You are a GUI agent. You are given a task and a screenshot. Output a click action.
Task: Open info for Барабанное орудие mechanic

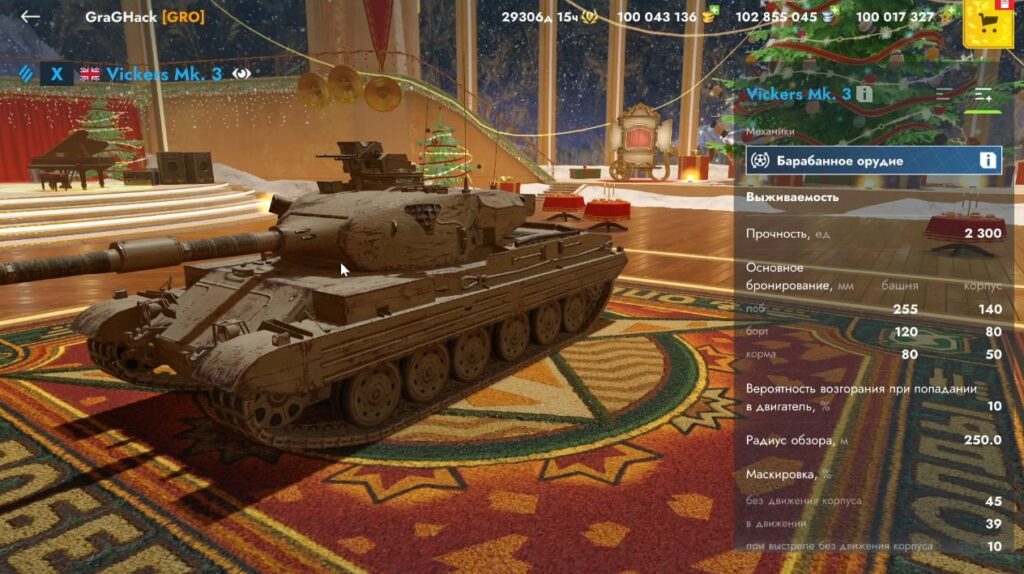coord(987,160)
